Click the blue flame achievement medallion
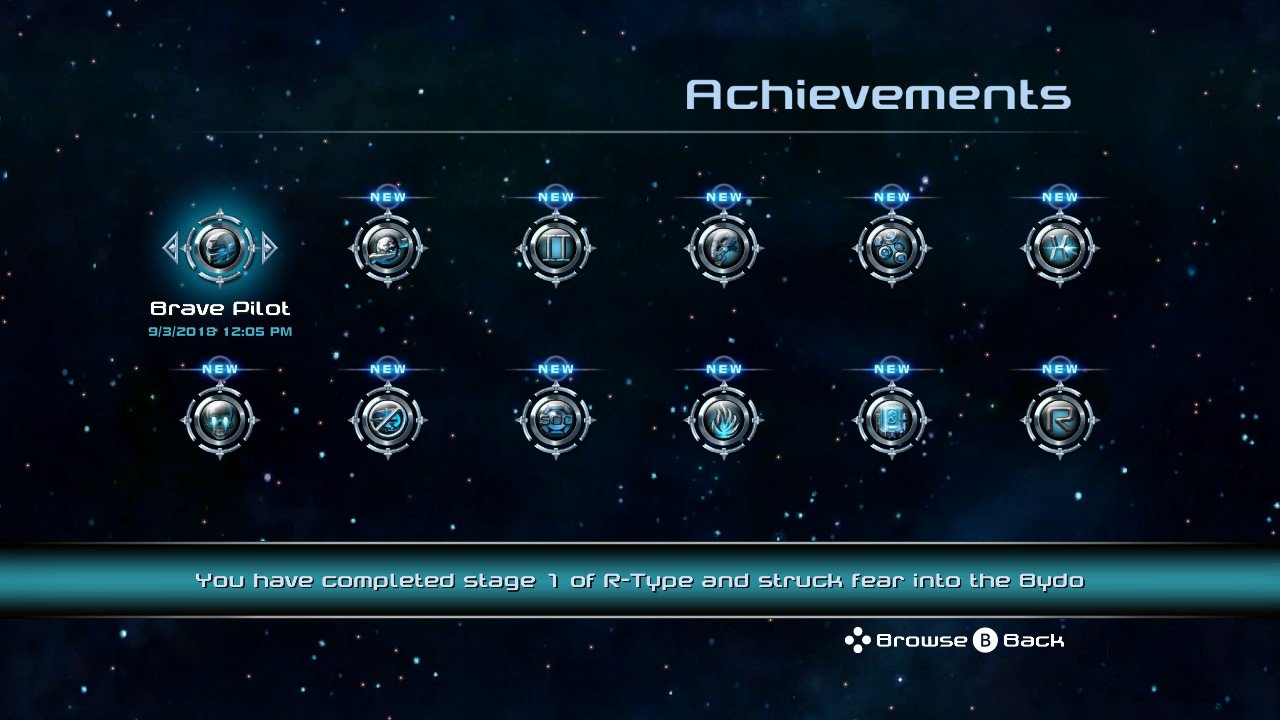This screenshot has height=720, width=1280. 723,420
